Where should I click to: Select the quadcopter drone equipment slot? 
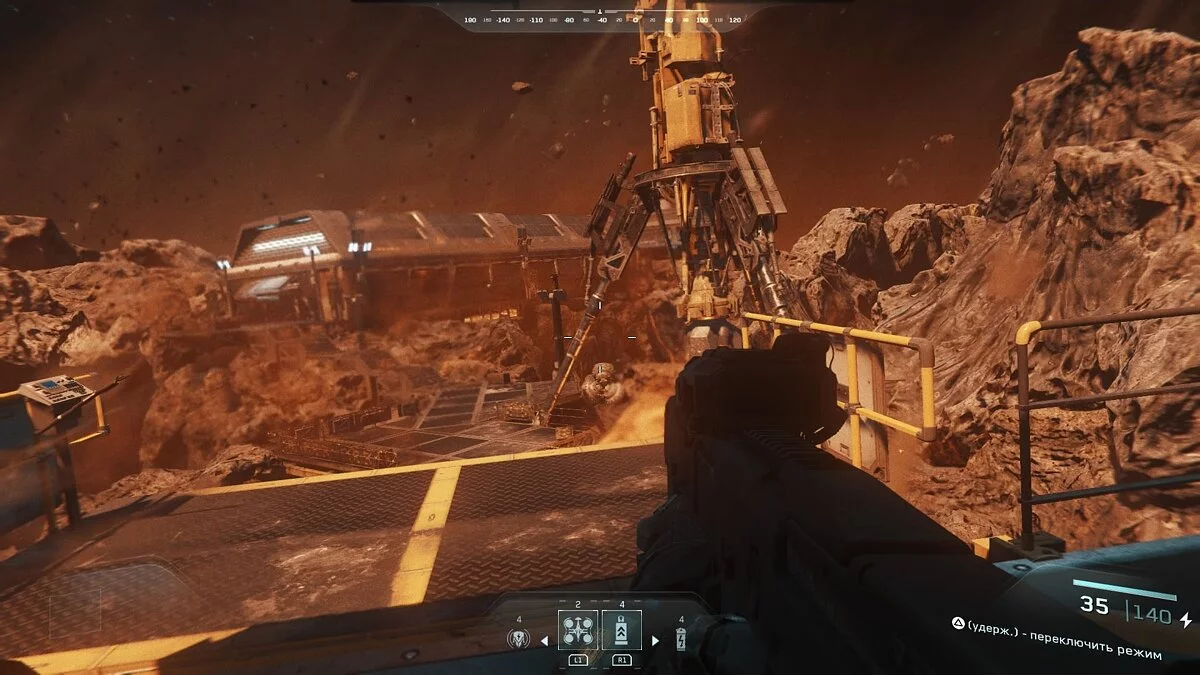pos(578,630)
